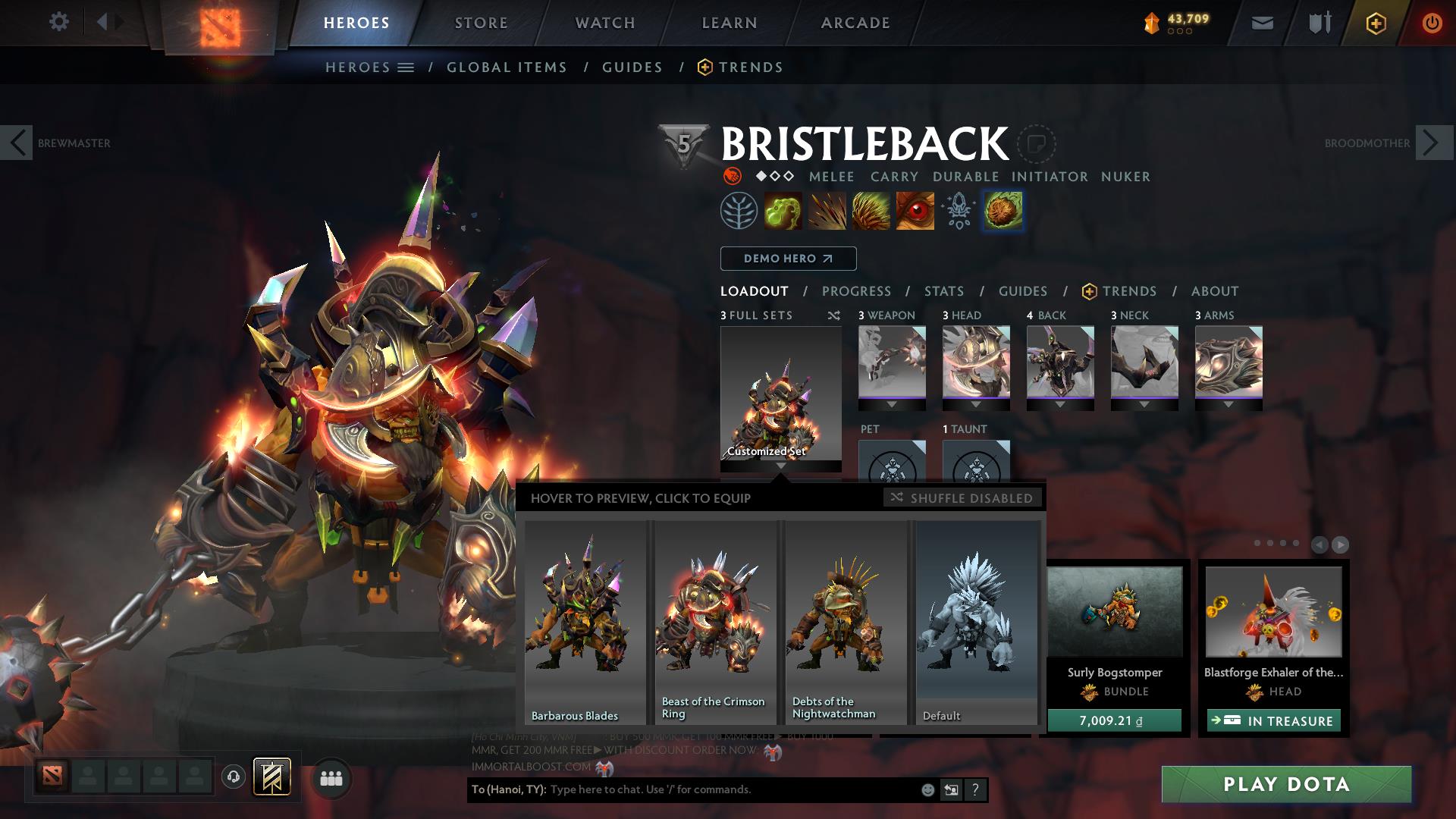Equip the Barbarous Blades set
Image resolution: width=1456 pixels, height=819 pixels.
click(x=585, y=622)
